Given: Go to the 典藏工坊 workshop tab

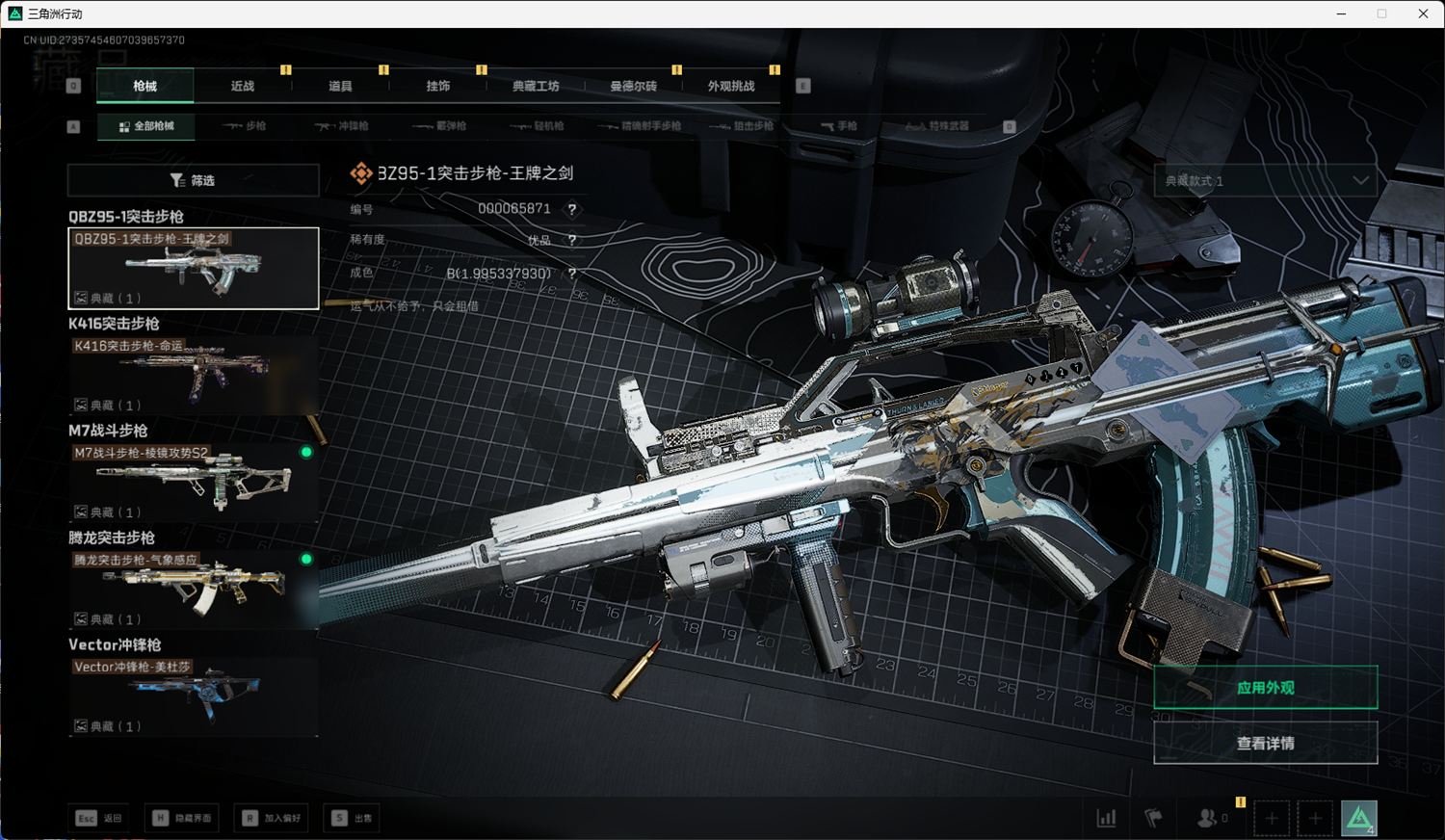Looking at the screenshot, I should (536, 86).
